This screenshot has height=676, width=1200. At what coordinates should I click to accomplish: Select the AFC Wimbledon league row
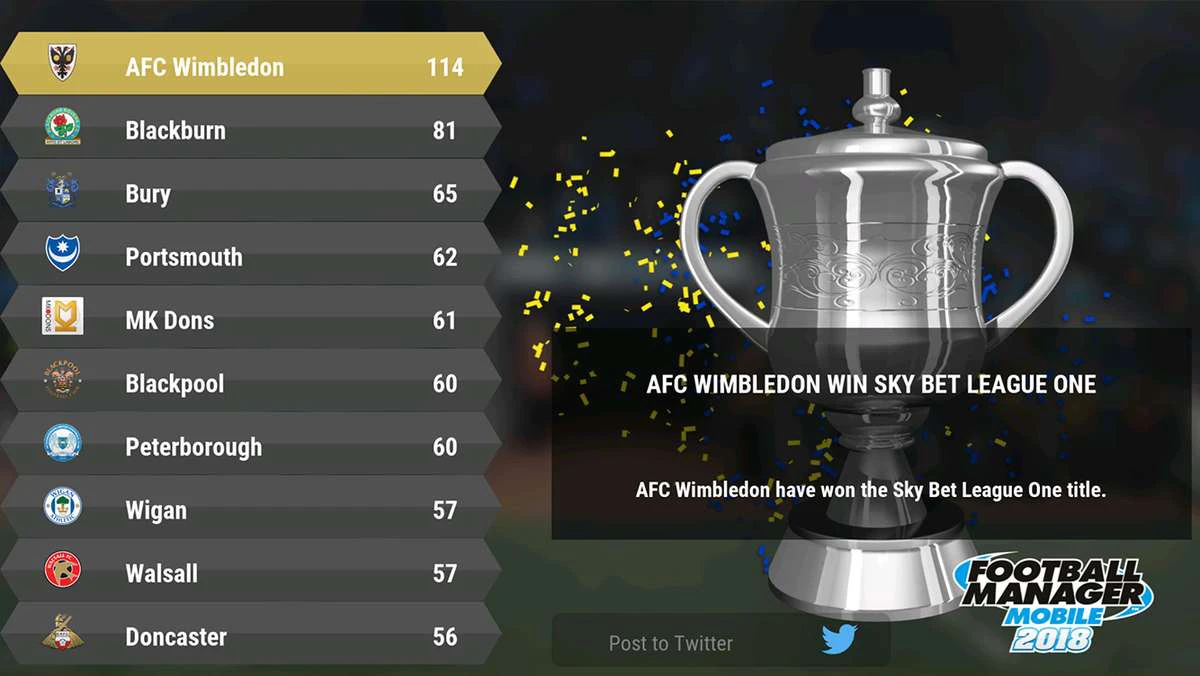click(x=250, y=66)
